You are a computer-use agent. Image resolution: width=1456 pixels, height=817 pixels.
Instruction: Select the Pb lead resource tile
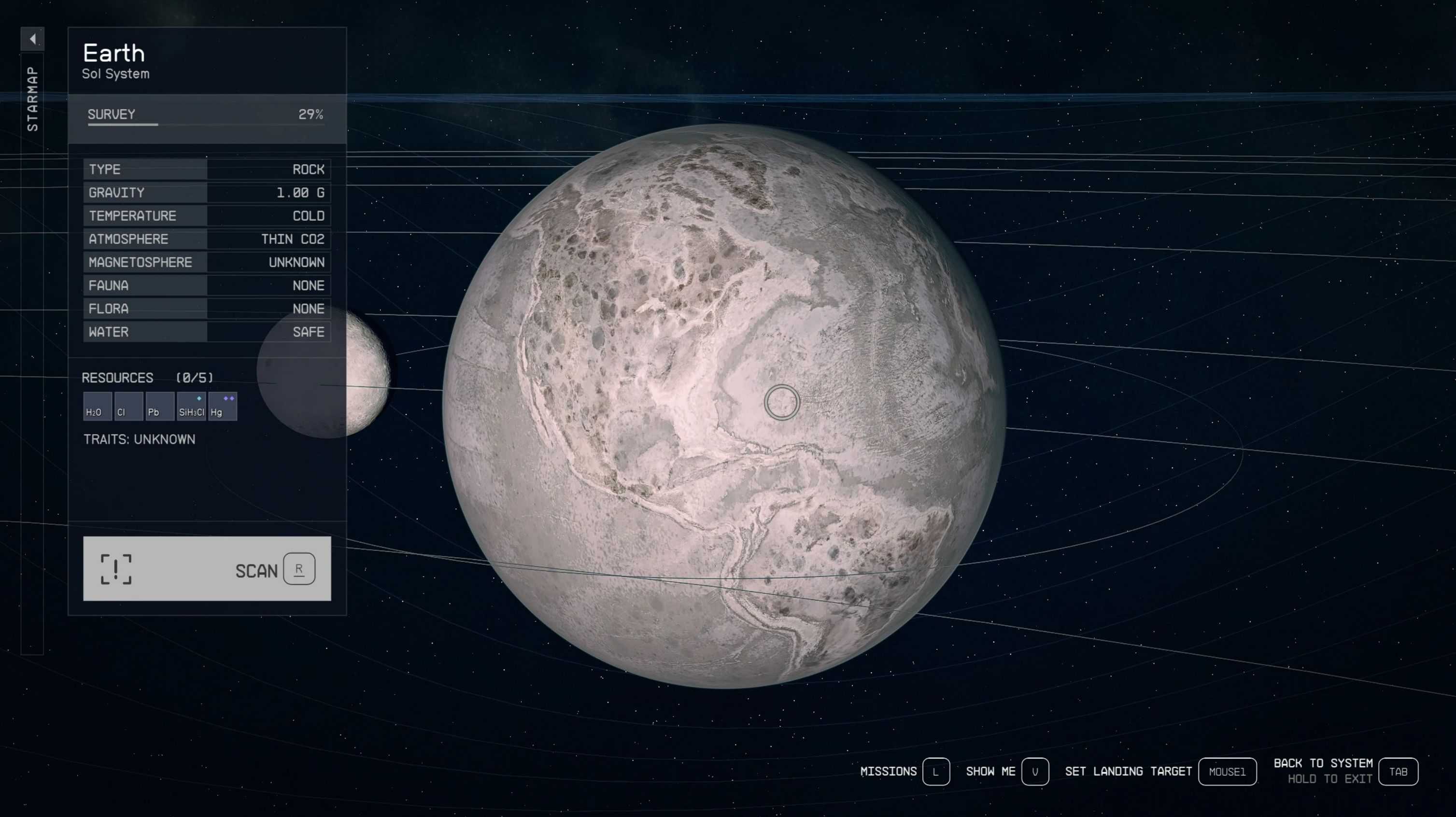(x=159, y=406)
